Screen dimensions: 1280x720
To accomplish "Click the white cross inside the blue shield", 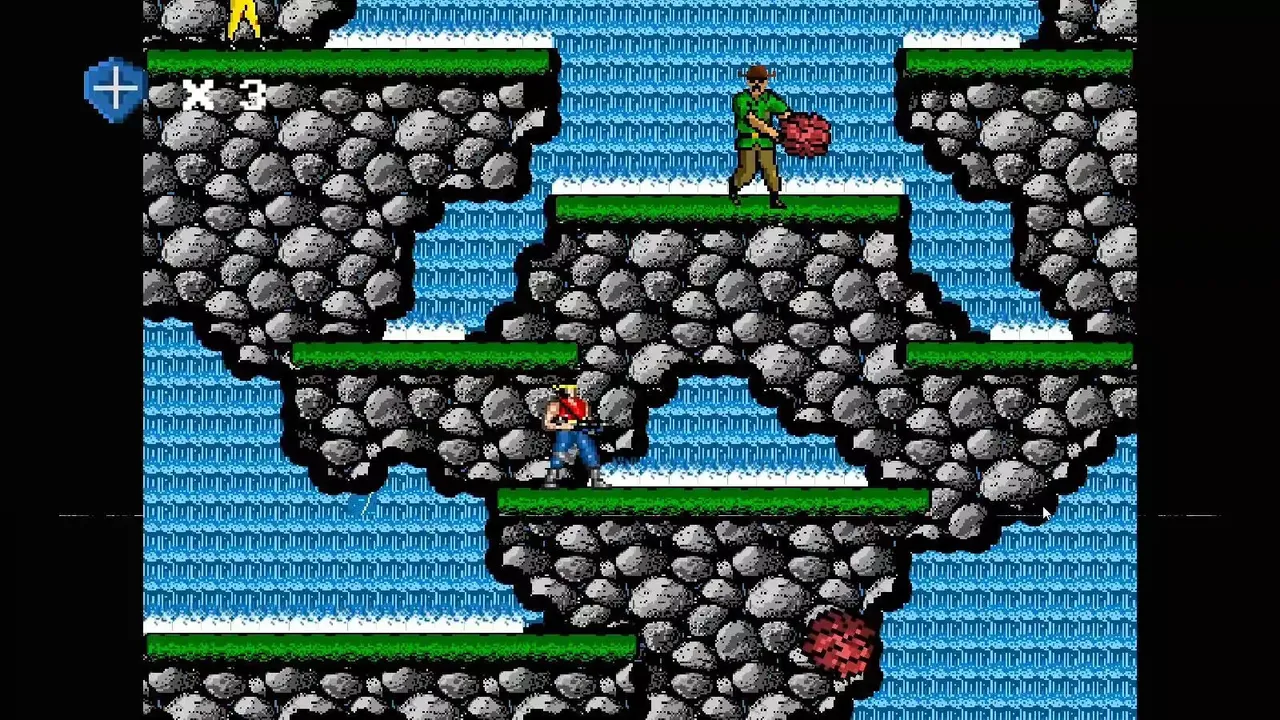I will point(113,87).
